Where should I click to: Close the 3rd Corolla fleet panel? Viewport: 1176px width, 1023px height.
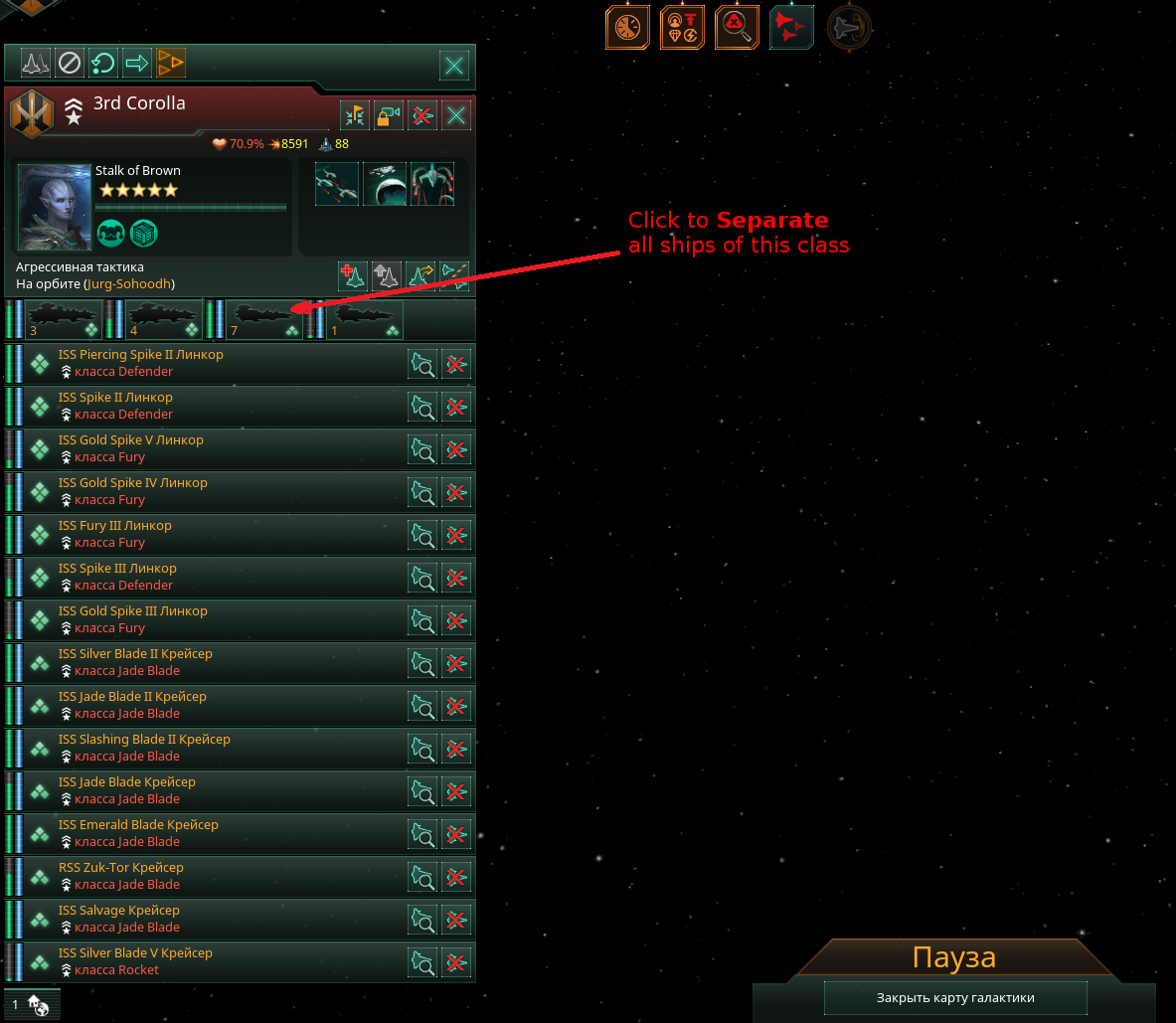pos(456,115)
